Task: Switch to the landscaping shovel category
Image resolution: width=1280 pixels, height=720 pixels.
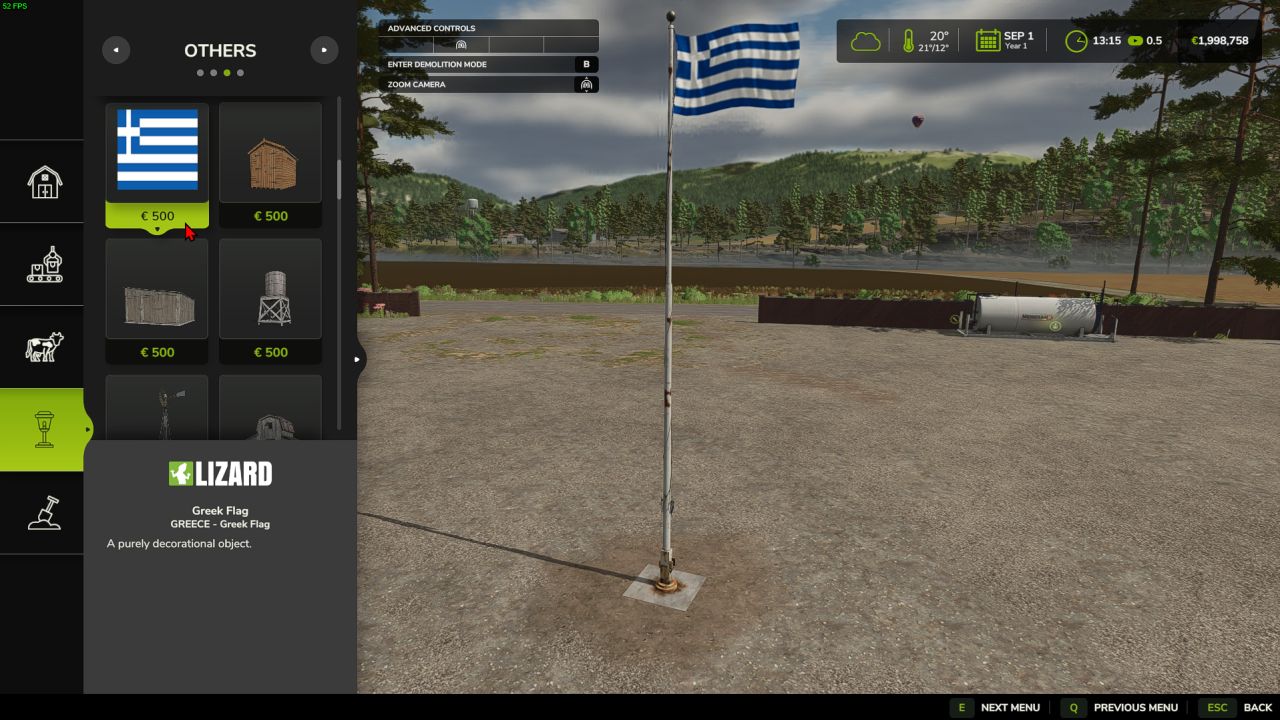Action: pos(44,513)
